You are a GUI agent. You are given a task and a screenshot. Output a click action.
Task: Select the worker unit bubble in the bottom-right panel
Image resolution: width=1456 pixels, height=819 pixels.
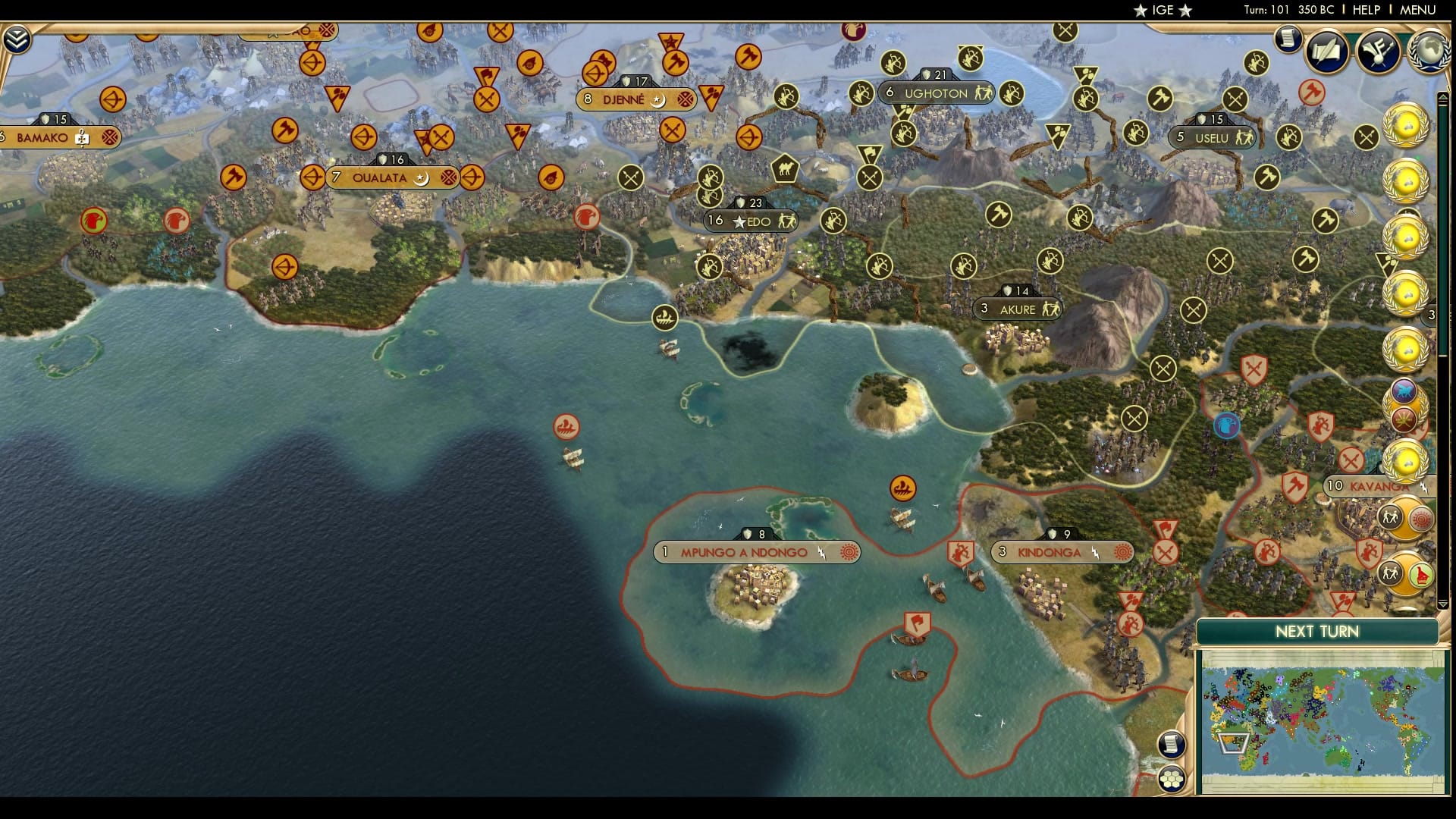click(1390, 515)
